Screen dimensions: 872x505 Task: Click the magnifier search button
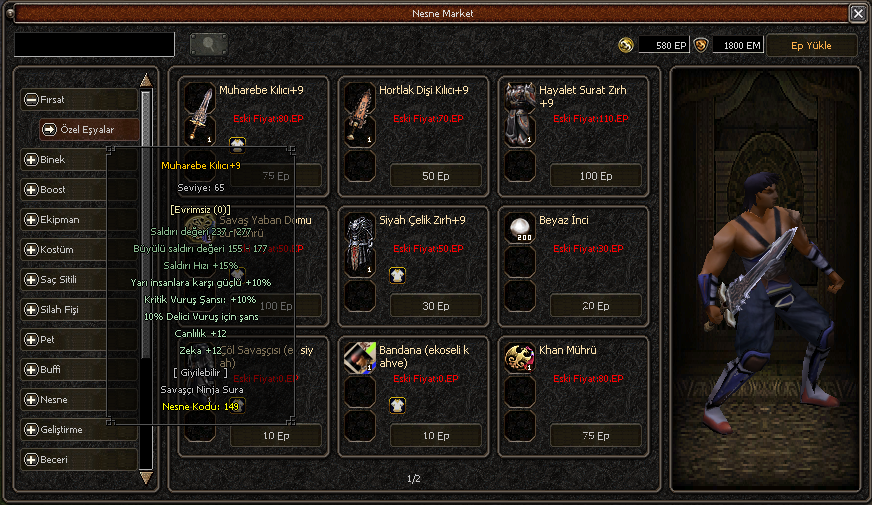[208, 44]
